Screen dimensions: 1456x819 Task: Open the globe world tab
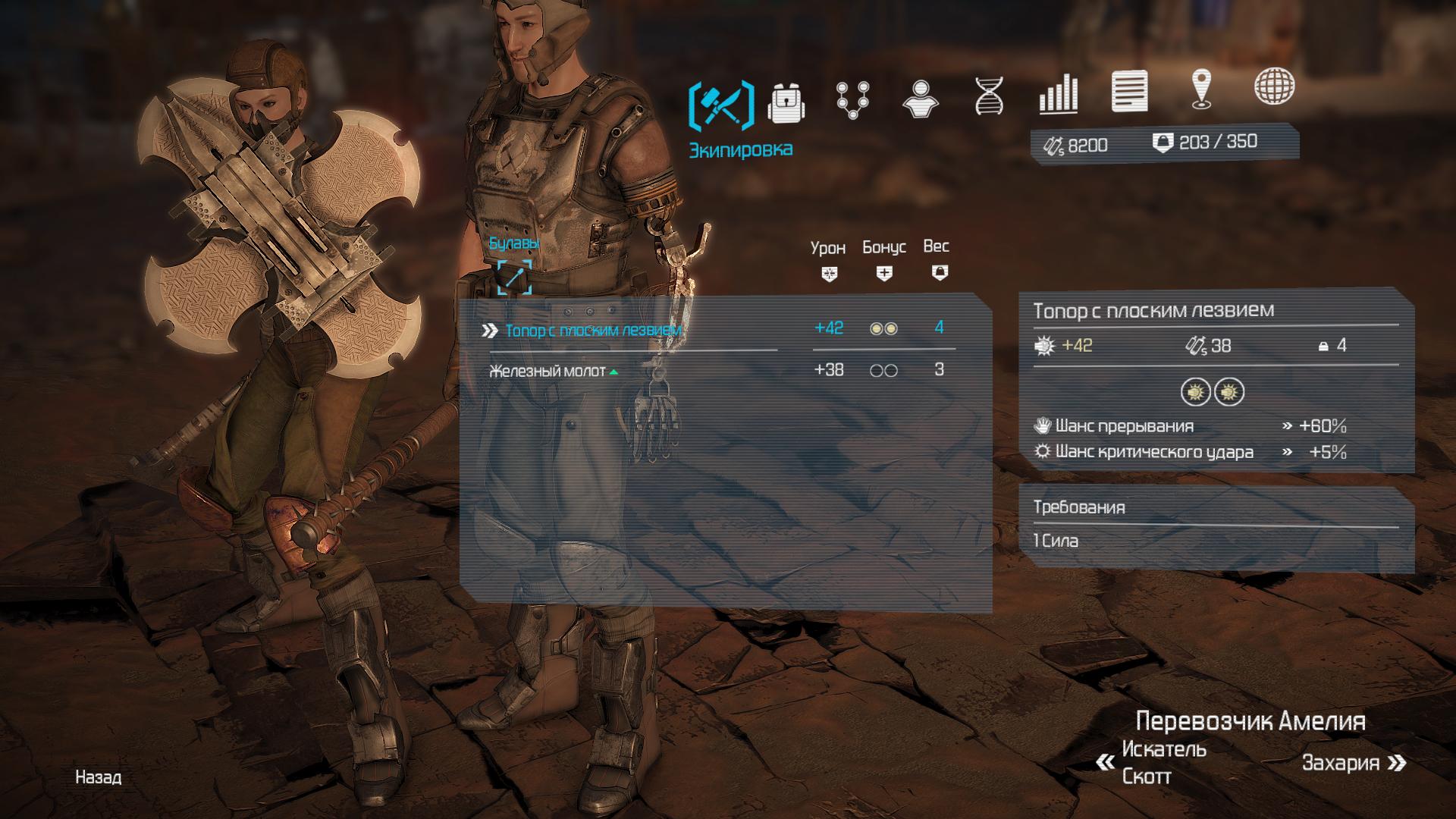click(1273, 86)
